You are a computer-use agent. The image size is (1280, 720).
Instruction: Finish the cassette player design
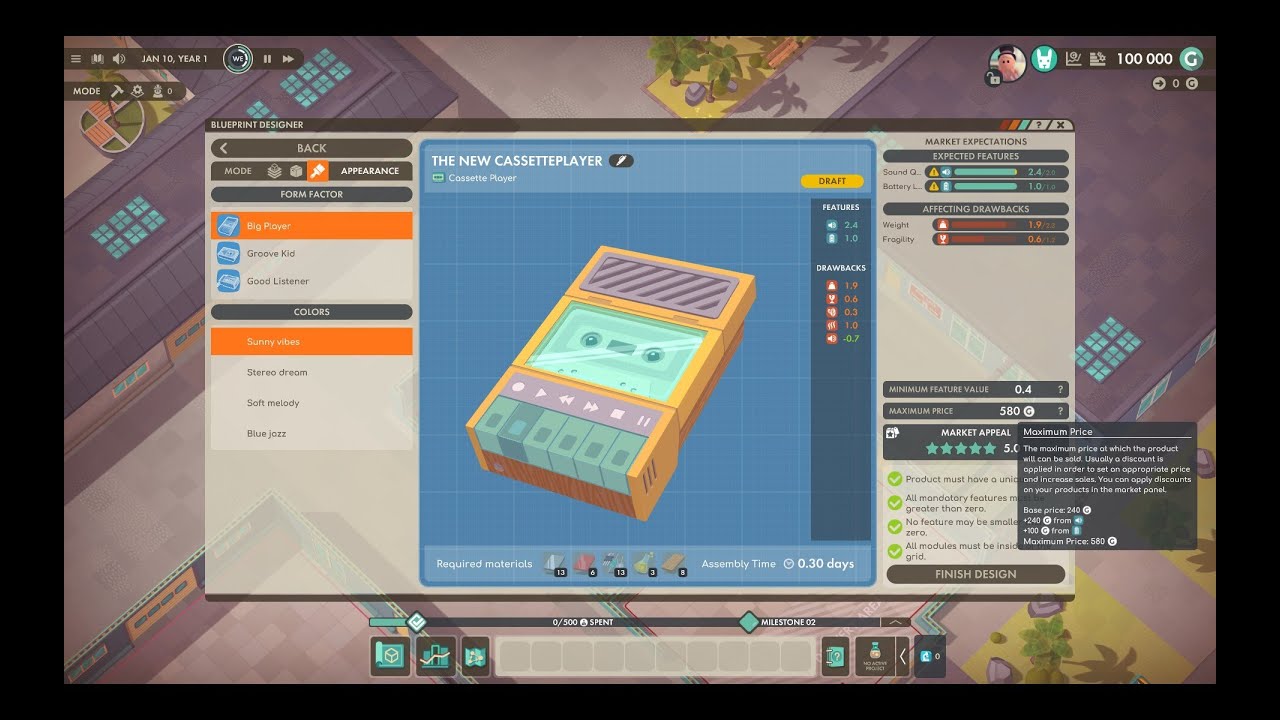pyautogui.click(x=975, y=574)
